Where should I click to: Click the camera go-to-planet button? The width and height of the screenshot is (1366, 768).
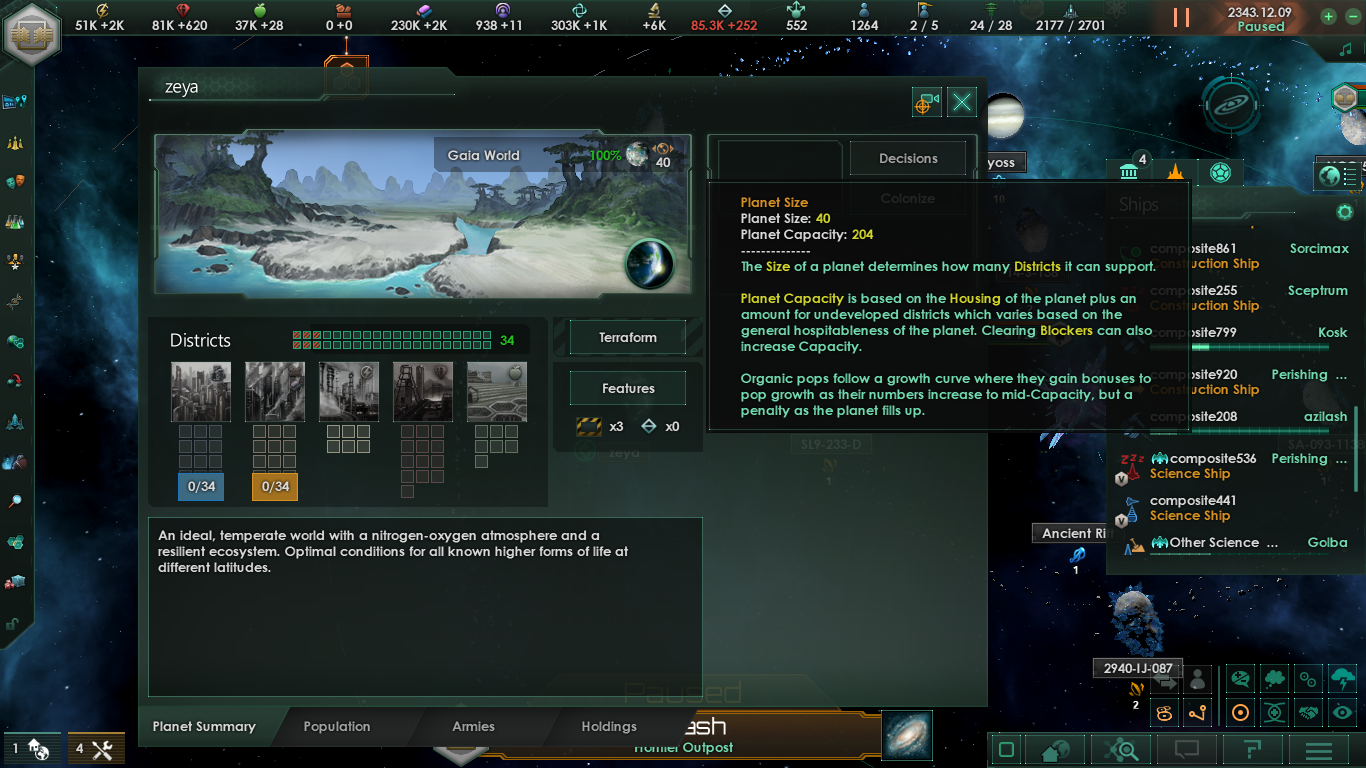pyautogui.click(x=927, y=102)
